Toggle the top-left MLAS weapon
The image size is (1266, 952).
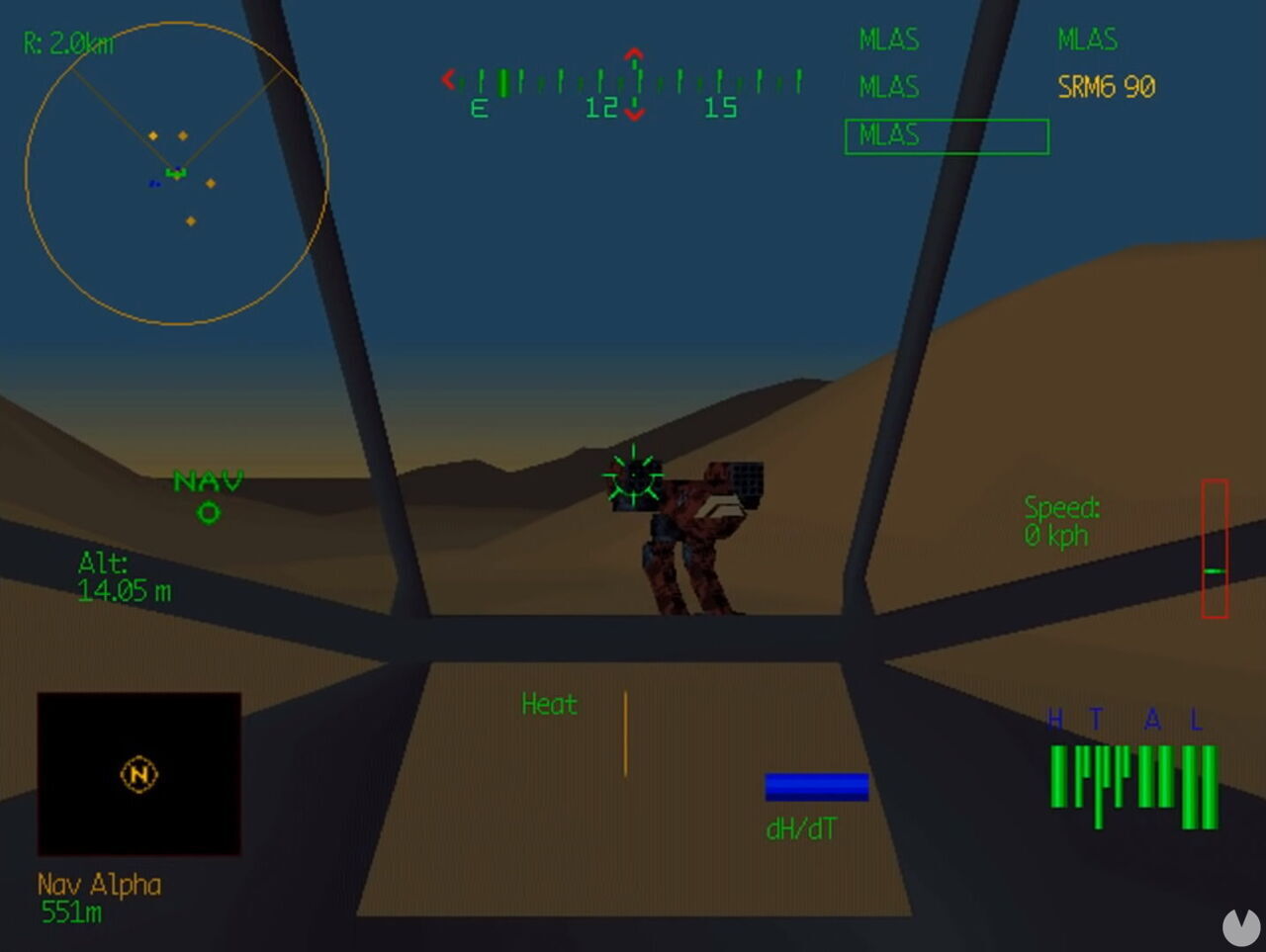887,40
